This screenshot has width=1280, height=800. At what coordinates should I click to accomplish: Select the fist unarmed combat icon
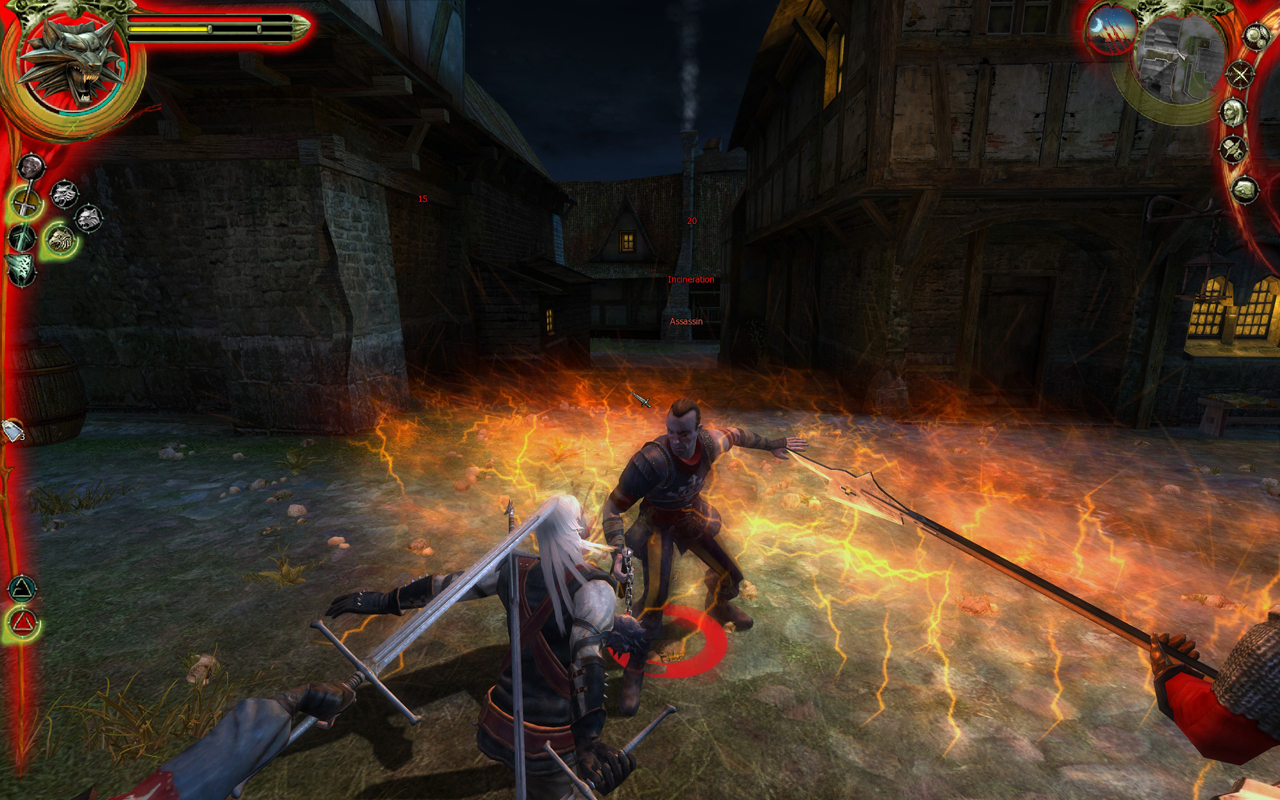coord(31,166)
